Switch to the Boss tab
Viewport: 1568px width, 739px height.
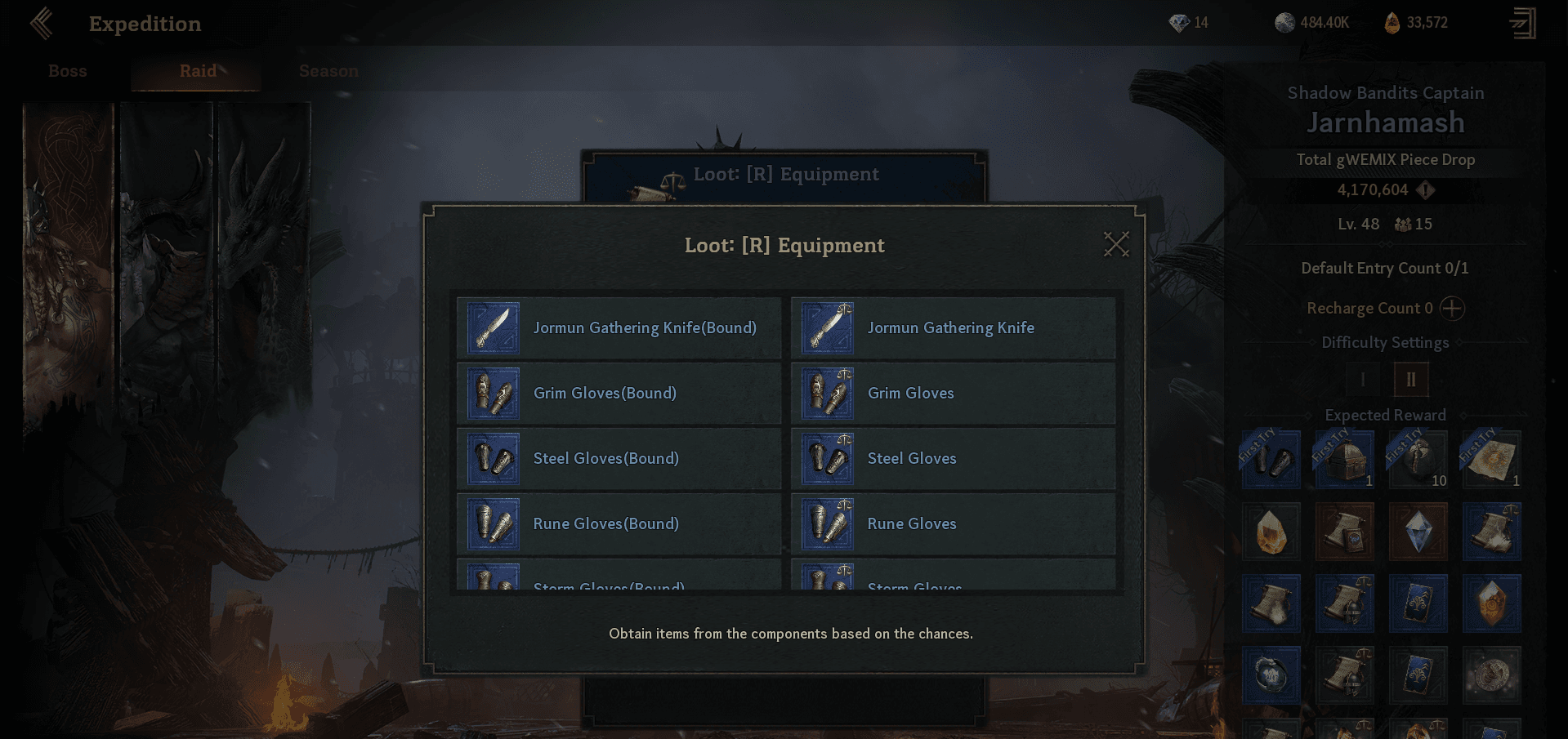pyautogui.click(x=67, y=71)
